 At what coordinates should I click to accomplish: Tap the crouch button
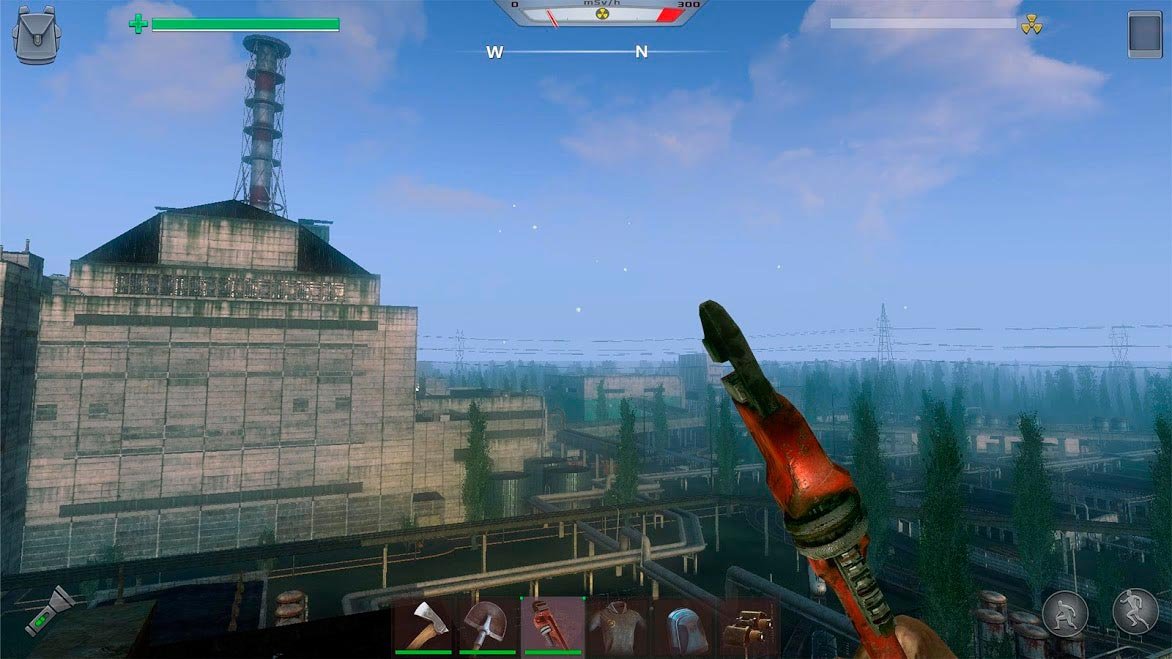click(1065, 612)
